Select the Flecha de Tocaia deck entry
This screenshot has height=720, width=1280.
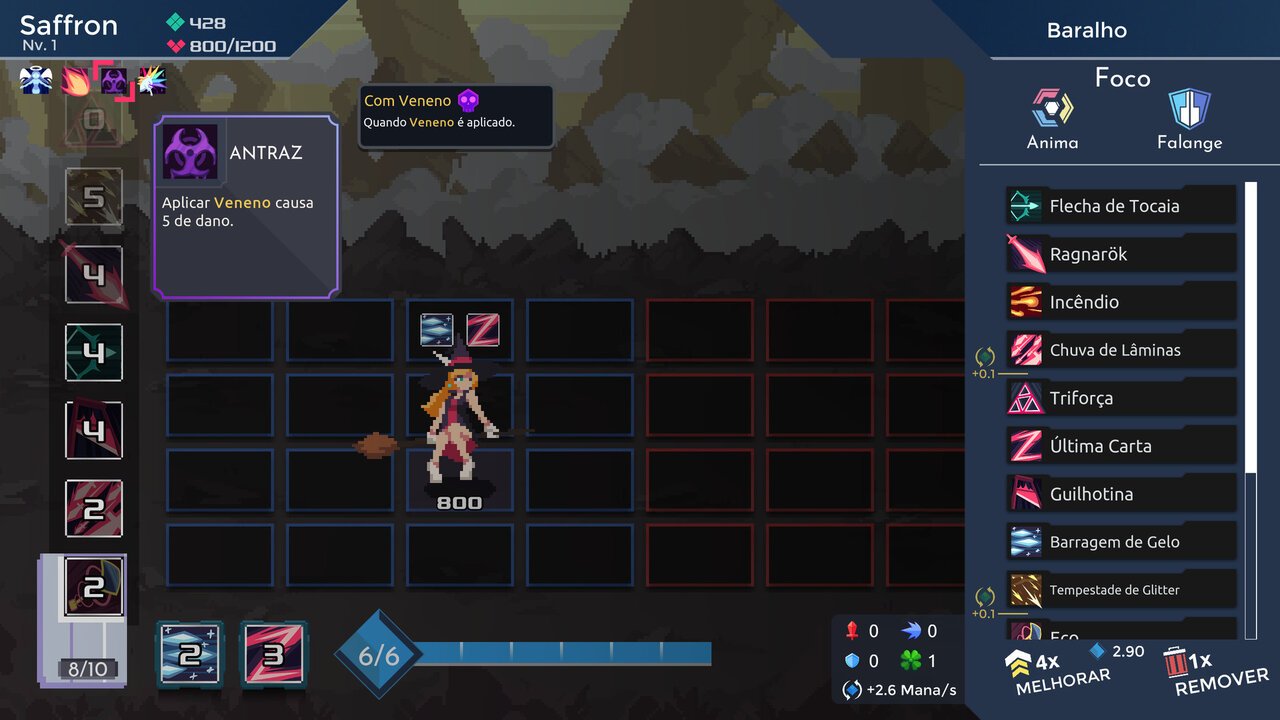click(x=1120, y=206)
